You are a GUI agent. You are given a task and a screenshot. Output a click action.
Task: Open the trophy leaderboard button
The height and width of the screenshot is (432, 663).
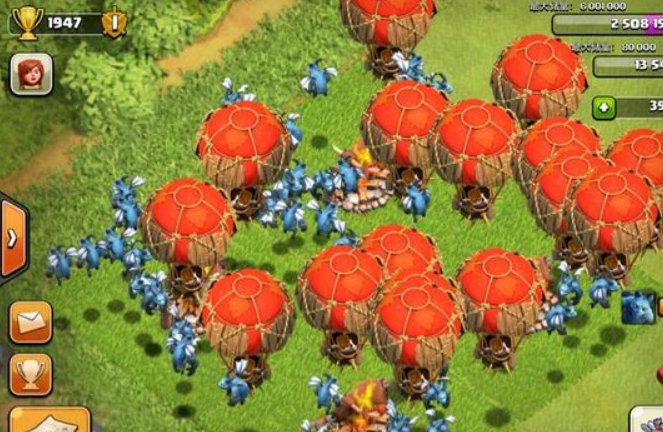click(x=30, y=372)
